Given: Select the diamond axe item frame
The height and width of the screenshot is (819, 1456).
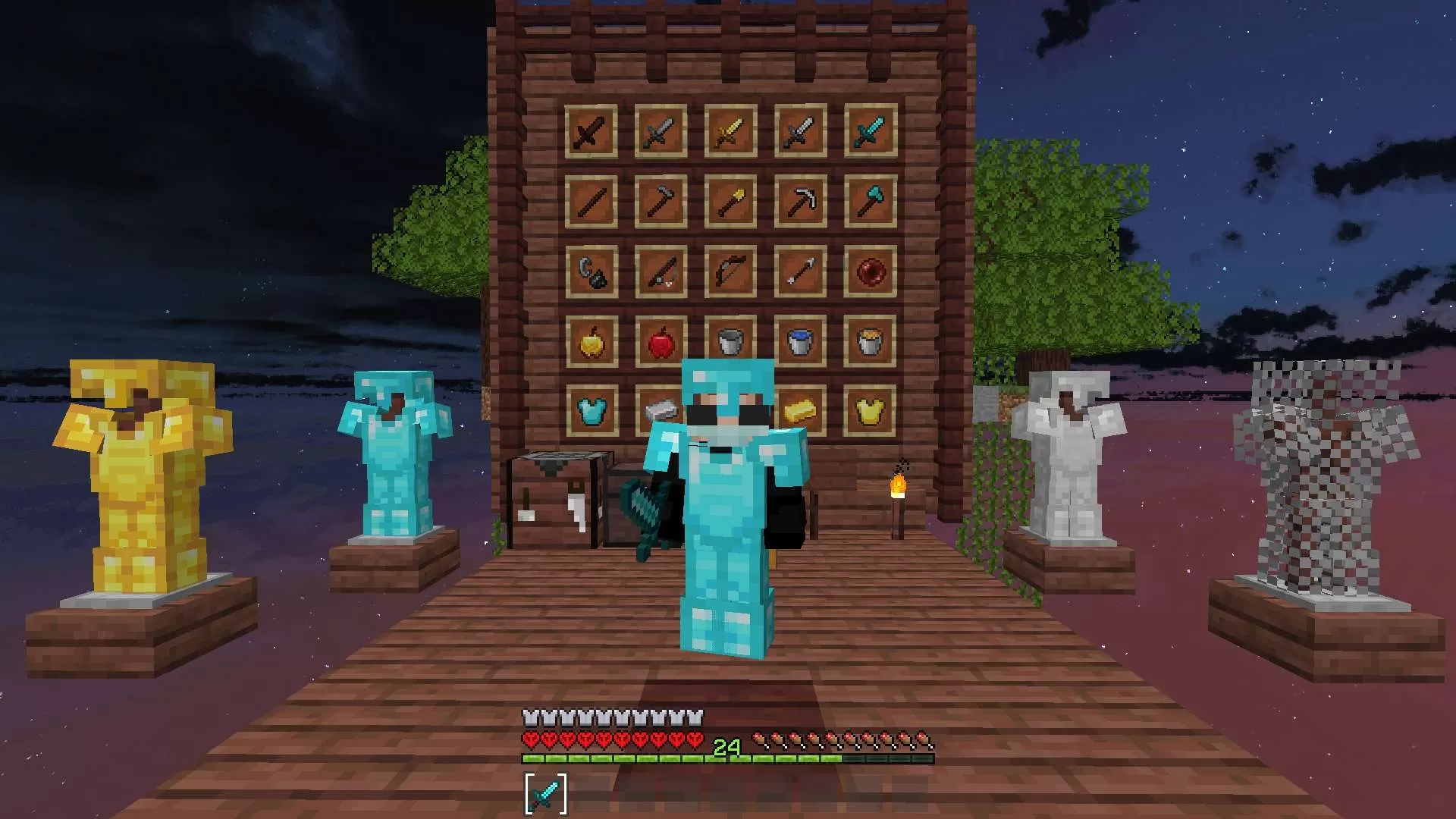Looking at the screenshot, I should point(870,199).
